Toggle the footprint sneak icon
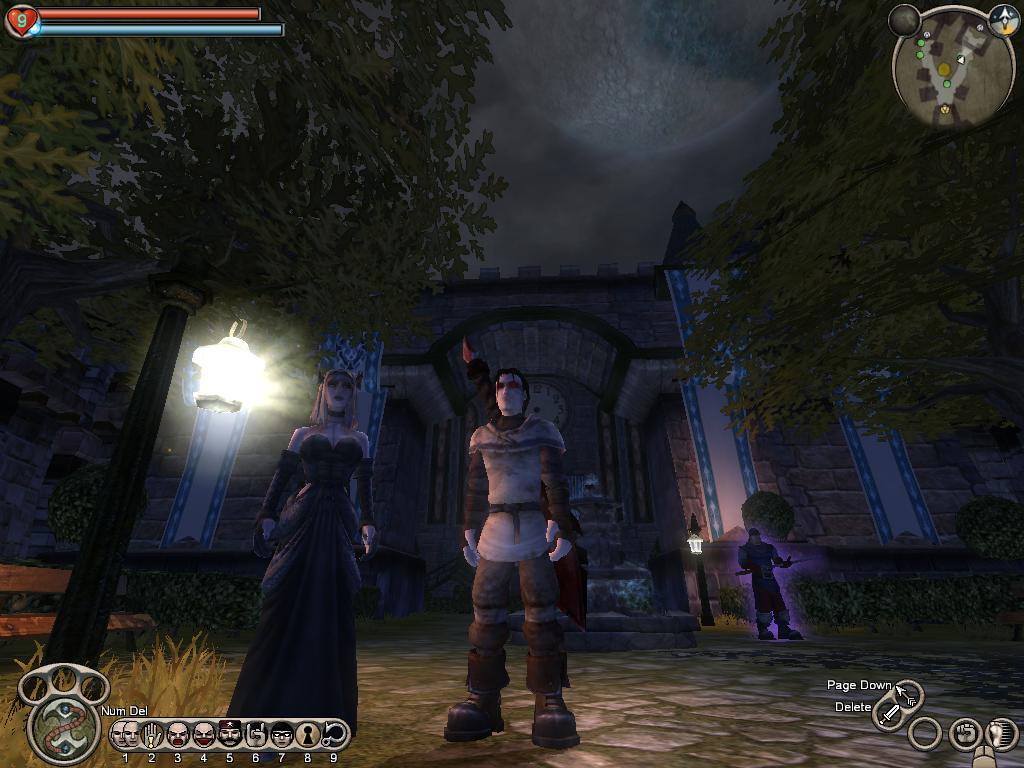The height and width of the screenshot is (768, 1024). pyautogui.click(x=1001, y=735)
